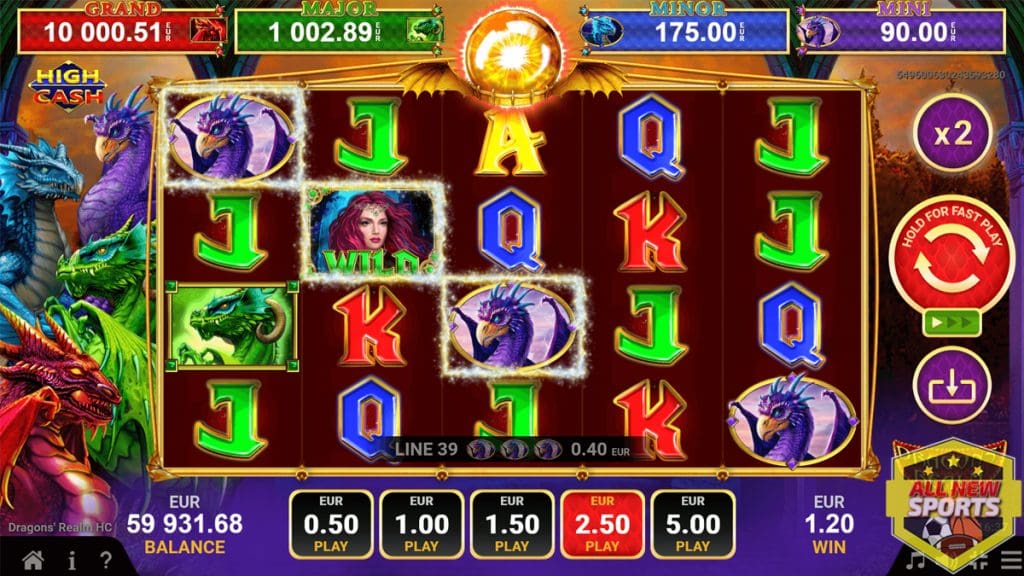Toggle the green fast play arrows
The image size is (1024, 576).
coord(937,323)
